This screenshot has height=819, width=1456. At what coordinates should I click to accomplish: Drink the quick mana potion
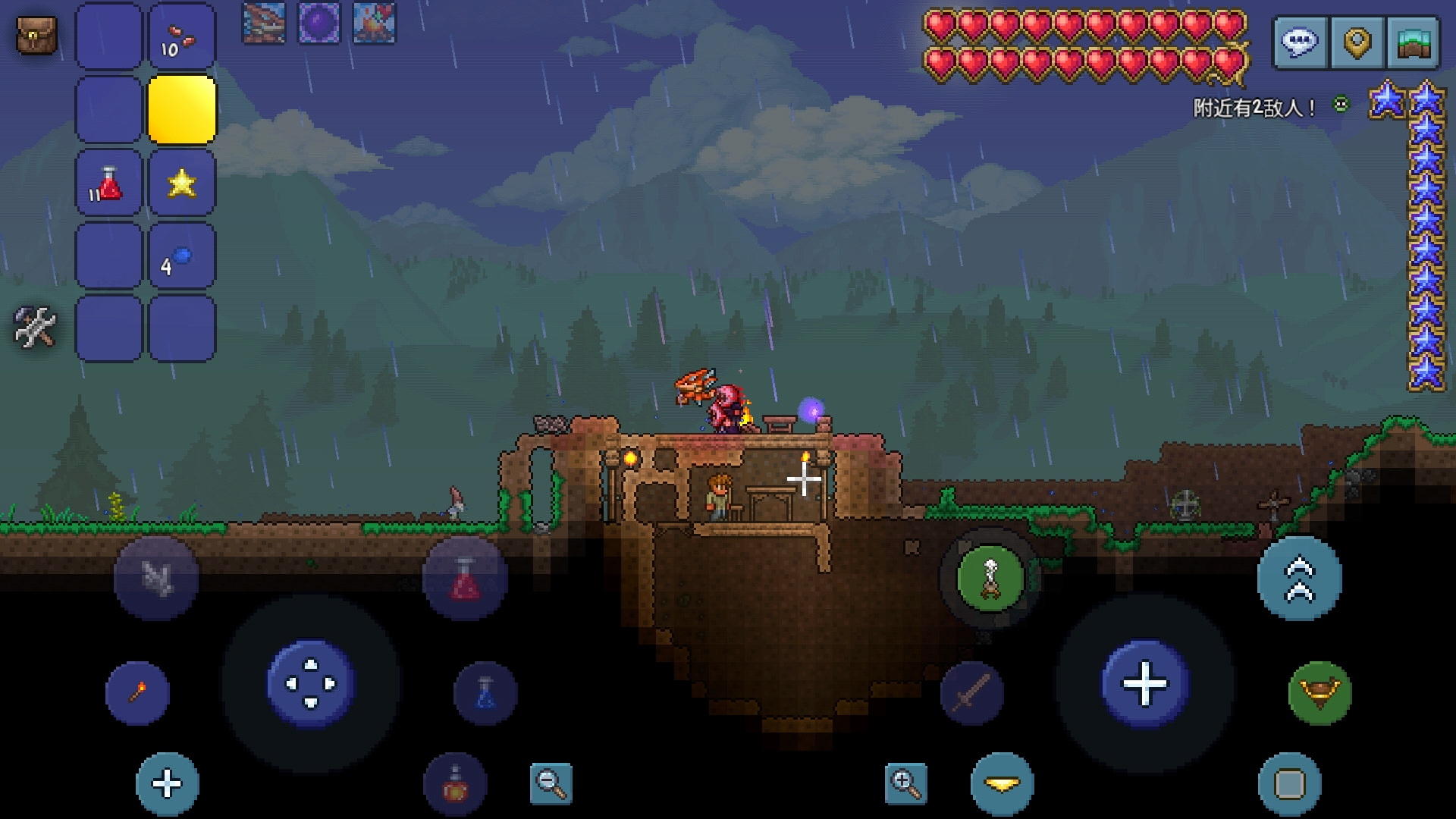coord(485,692)
